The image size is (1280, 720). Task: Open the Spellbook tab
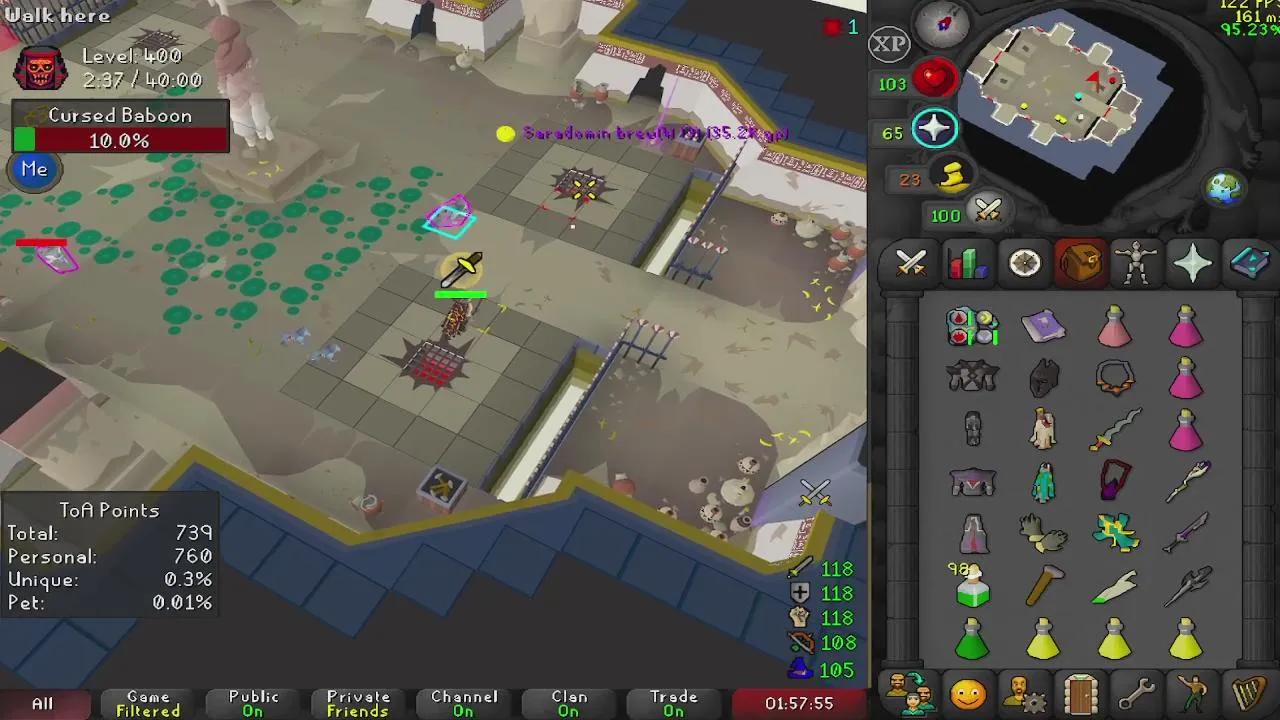[1250, 263]
